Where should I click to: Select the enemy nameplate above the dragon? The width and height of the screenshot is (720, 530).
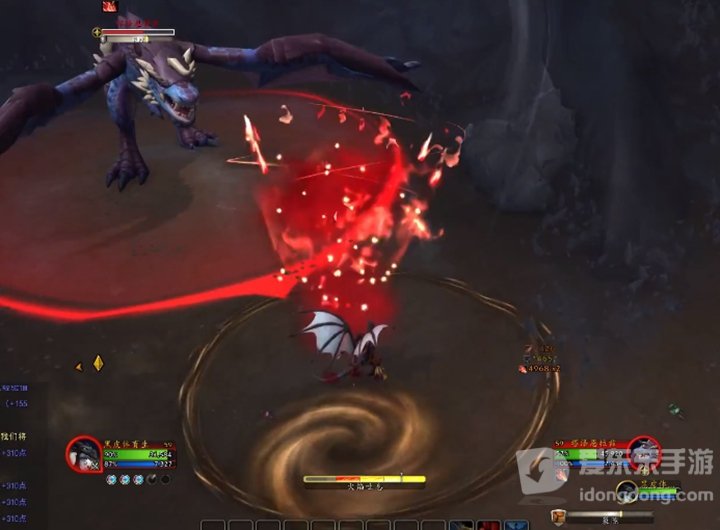[x=138, y=33]
